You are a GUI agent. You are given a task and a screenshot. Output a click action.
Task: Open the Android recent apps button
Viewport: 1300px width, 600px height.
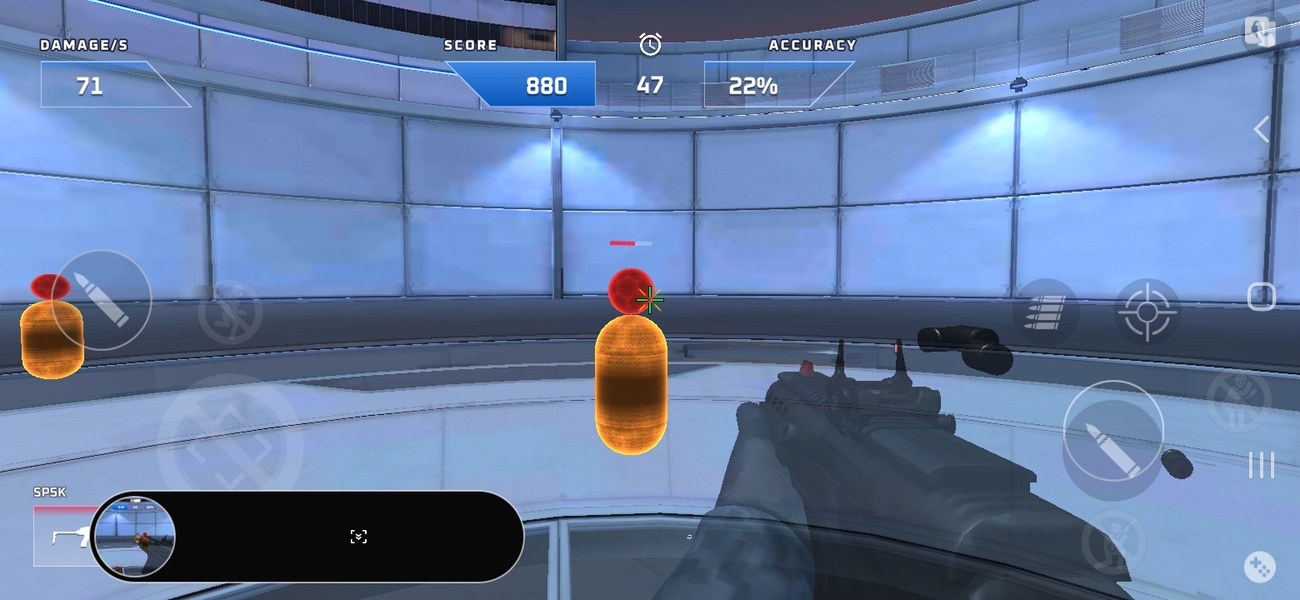tap(1261, 464)
